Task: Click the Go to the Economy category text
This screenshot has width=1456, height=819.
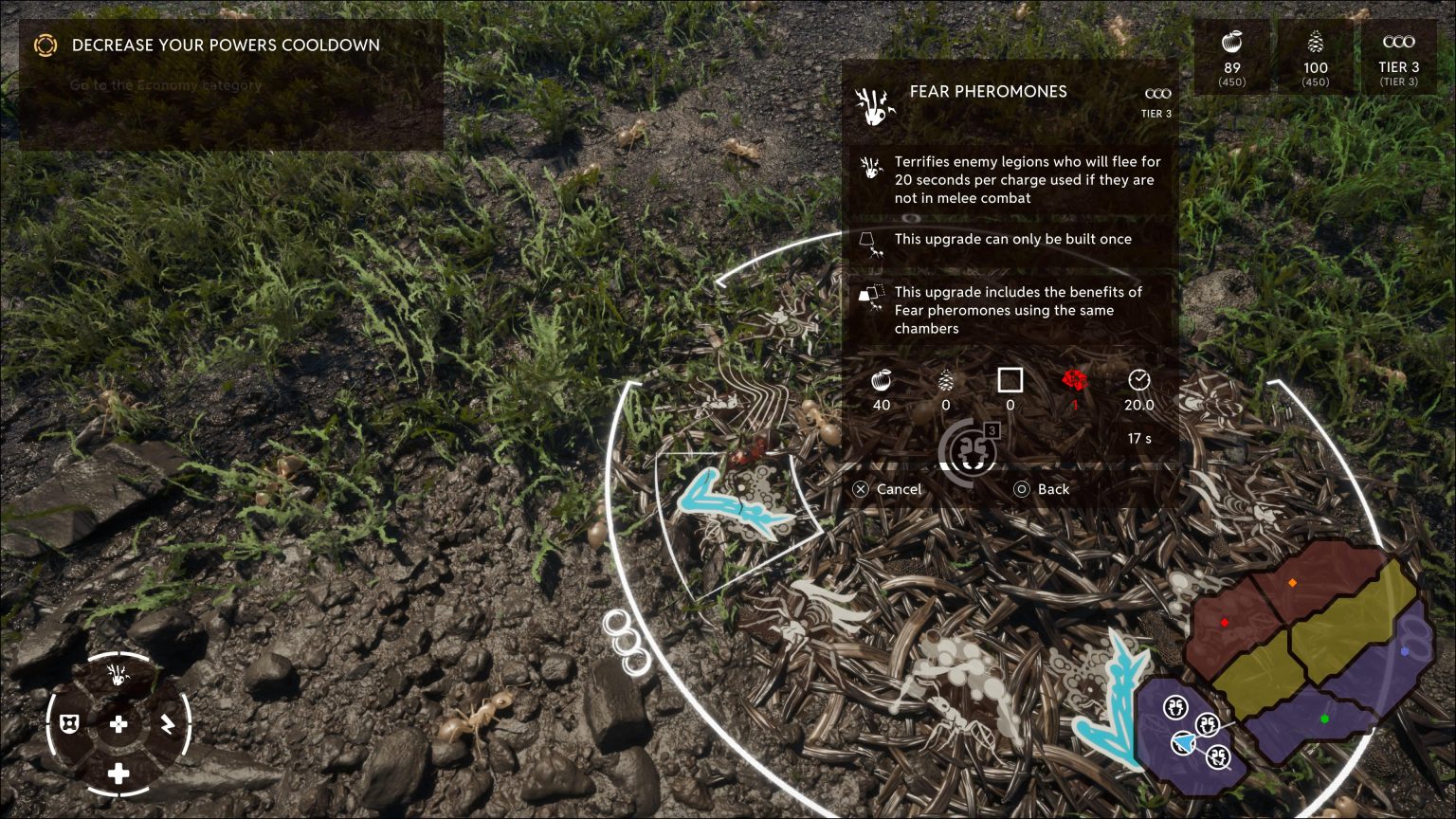Action: pyautogui.click(x=165, y=85)
